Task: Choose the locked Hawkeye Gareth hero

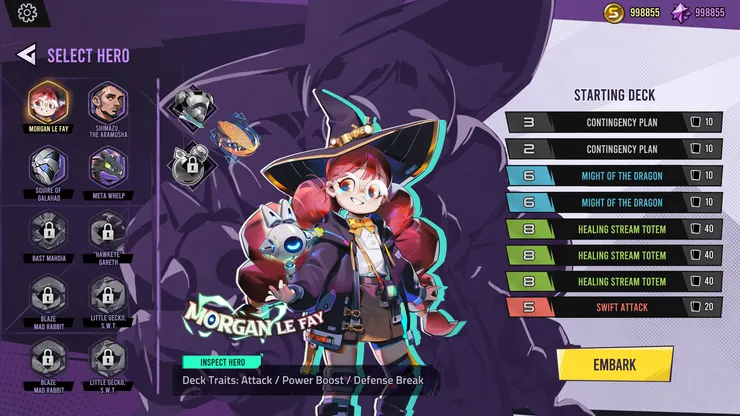Action: [x=108, y=231]
